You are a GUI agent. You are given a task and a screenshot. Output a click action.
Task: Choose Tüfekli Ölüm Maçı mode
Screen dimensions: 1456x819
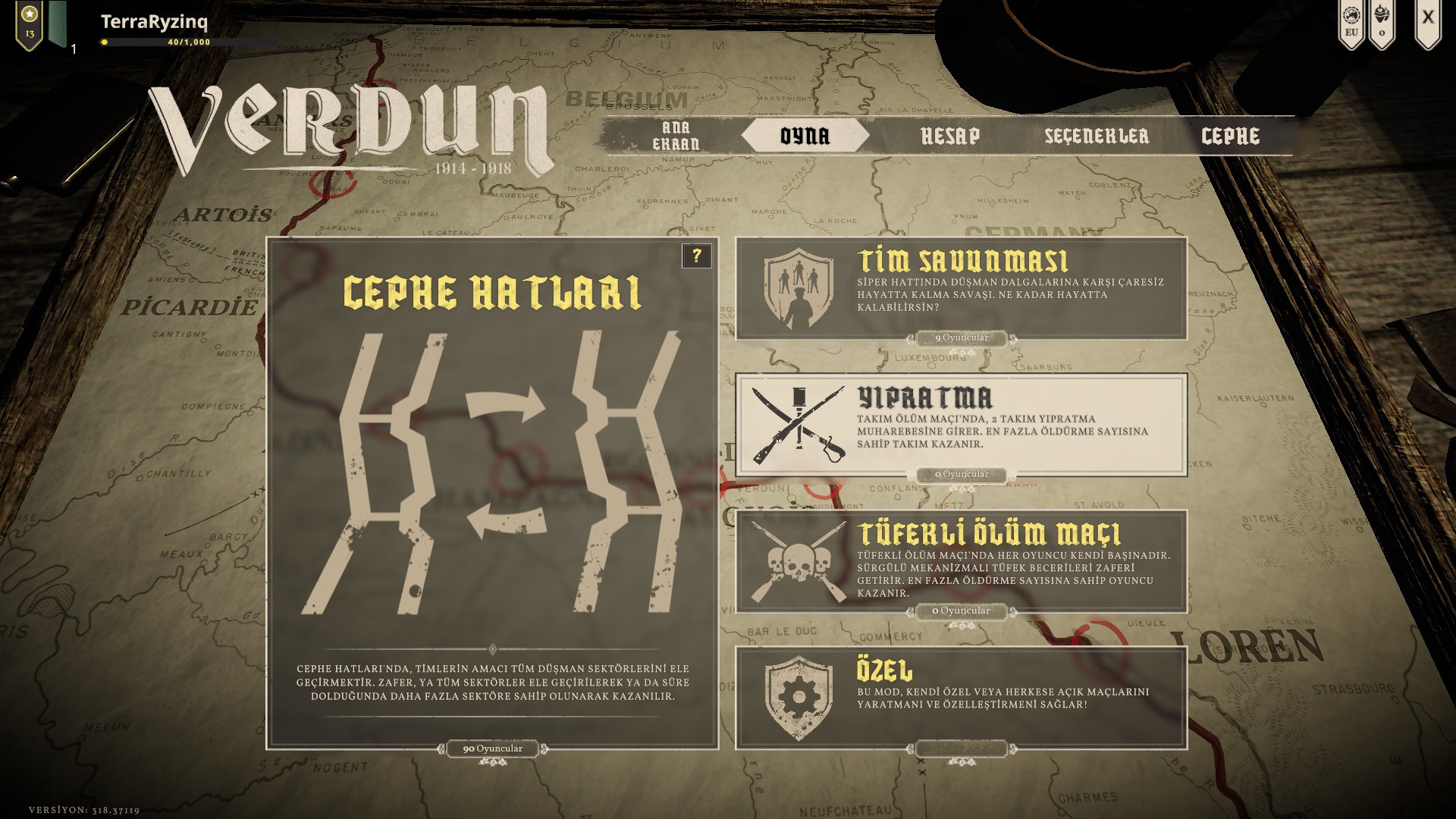(x=961, y=561)
